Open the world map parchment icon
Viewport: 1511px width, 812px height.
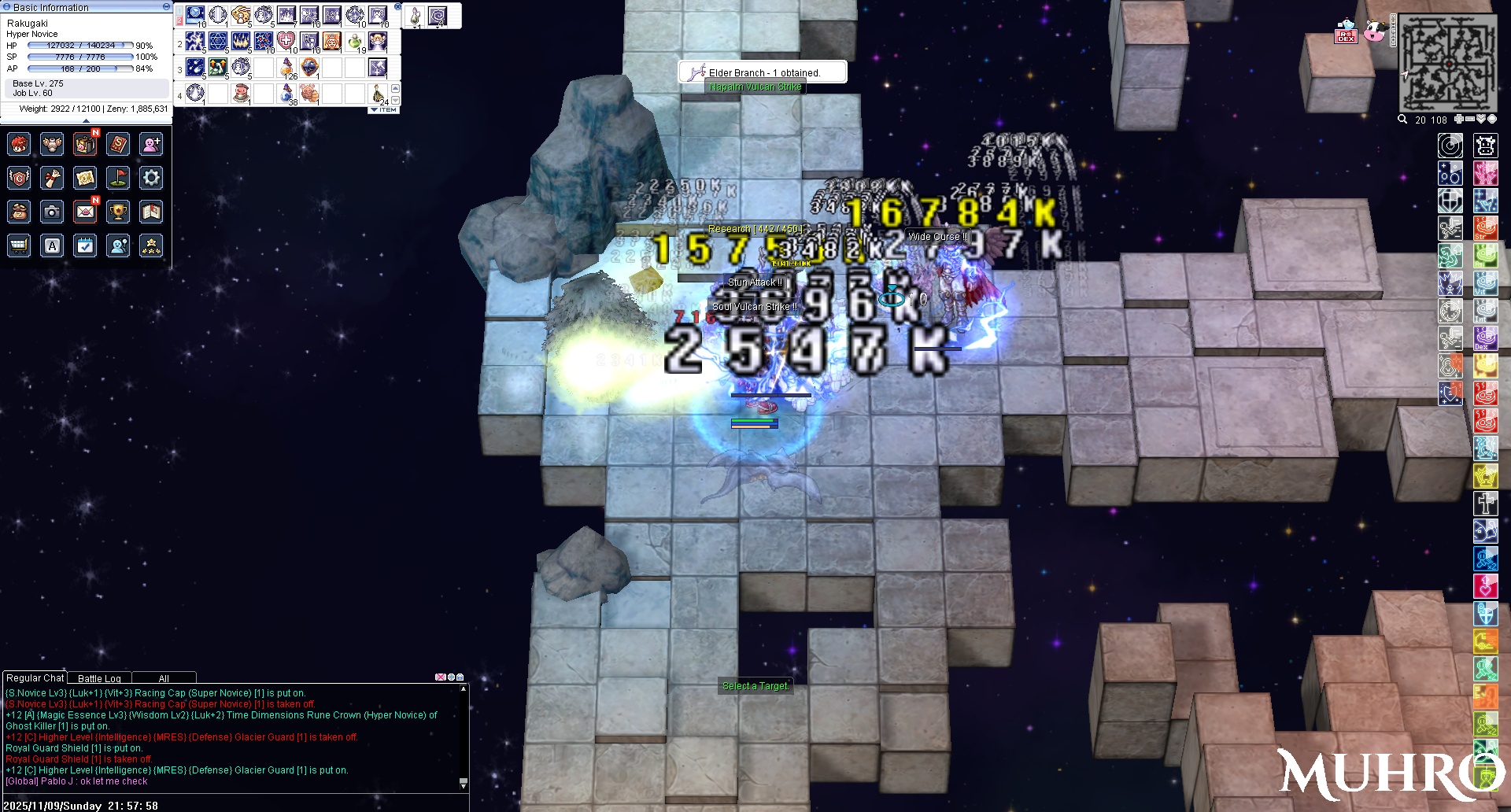pyautogui.click(x=85, y=178)
